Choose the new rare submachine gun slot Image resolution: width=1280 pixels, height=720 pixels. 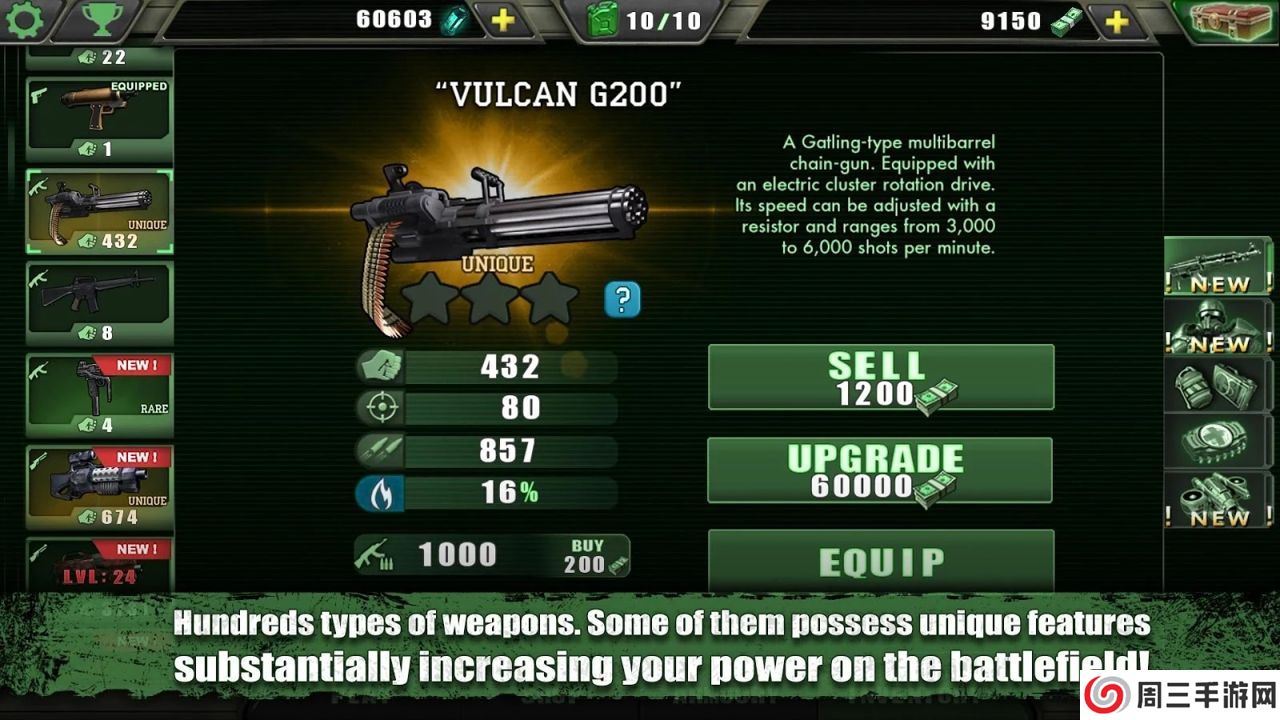pyautogui.click(x=99, y=393)
